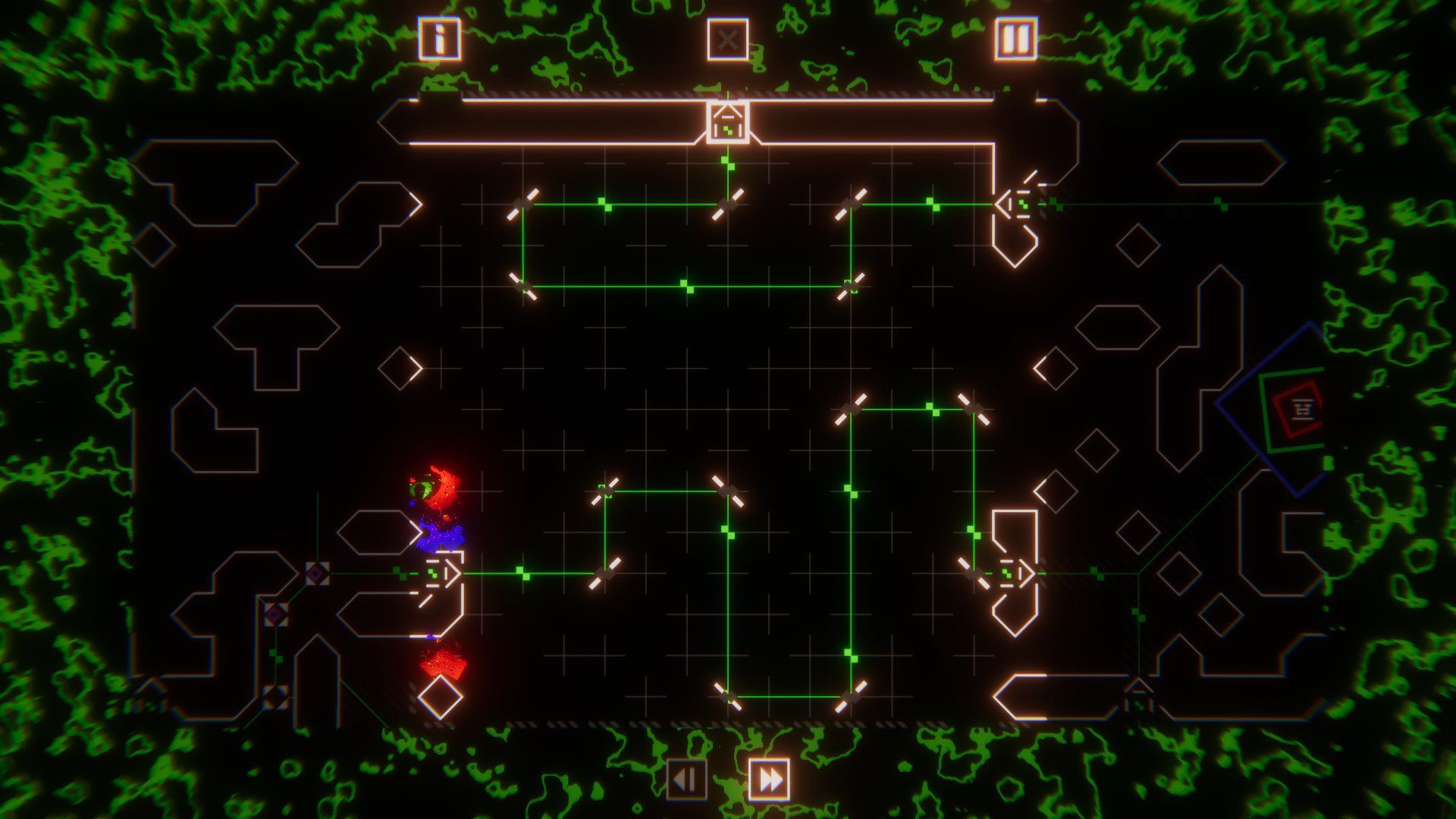
Task: Step back with the rewind button
Action: pyautogui.click(x=686, y=779)
